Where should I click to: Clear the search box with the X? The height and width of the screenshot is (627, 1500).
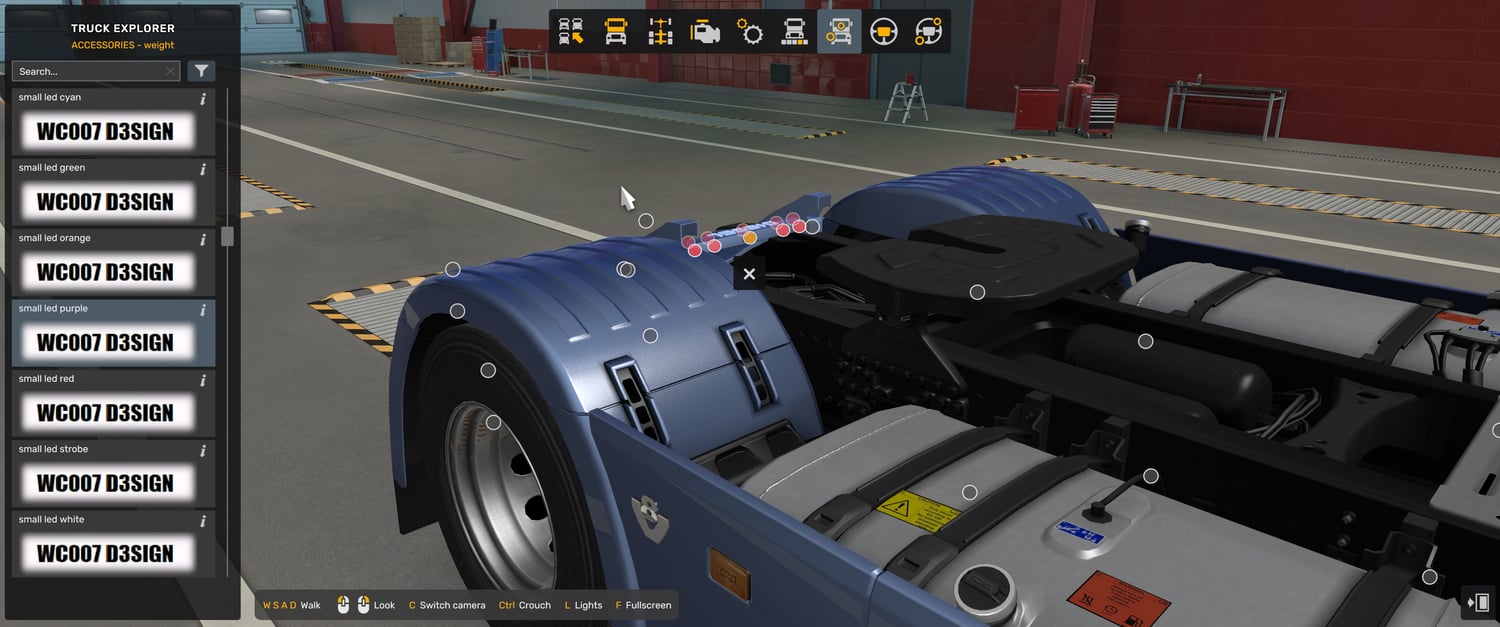(171, 71)
